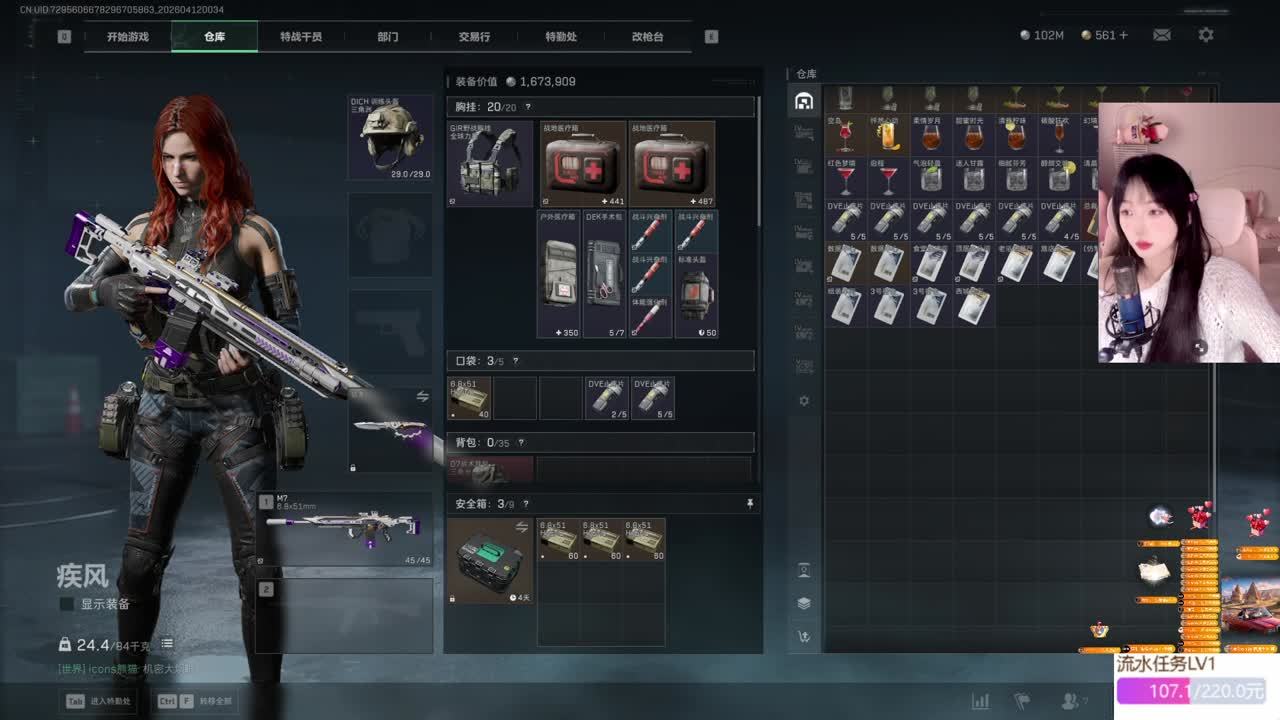Select the 户外医疗箱 medical kit

click(558, 274)
